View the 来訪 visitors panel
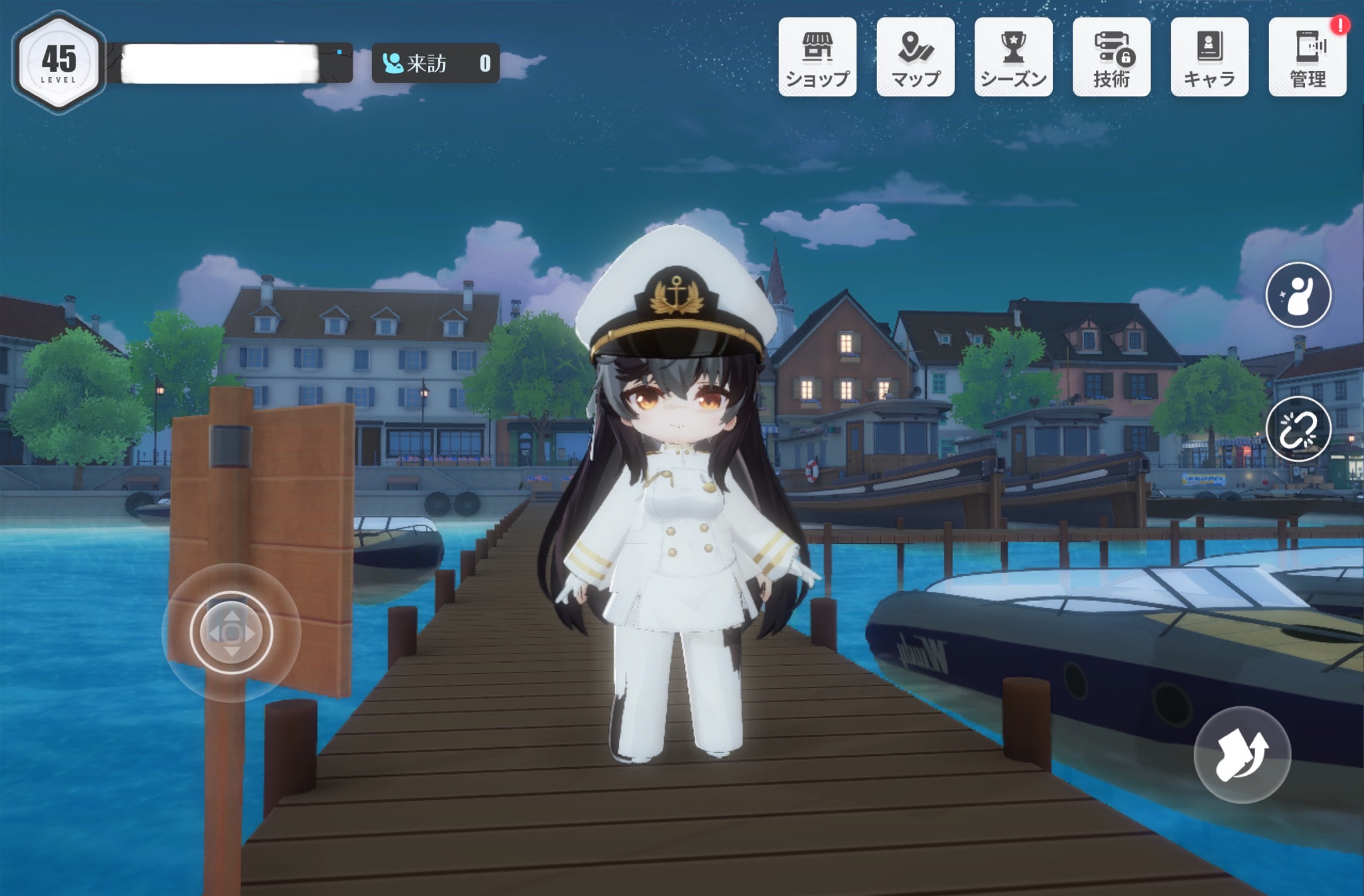 point(435,63)
